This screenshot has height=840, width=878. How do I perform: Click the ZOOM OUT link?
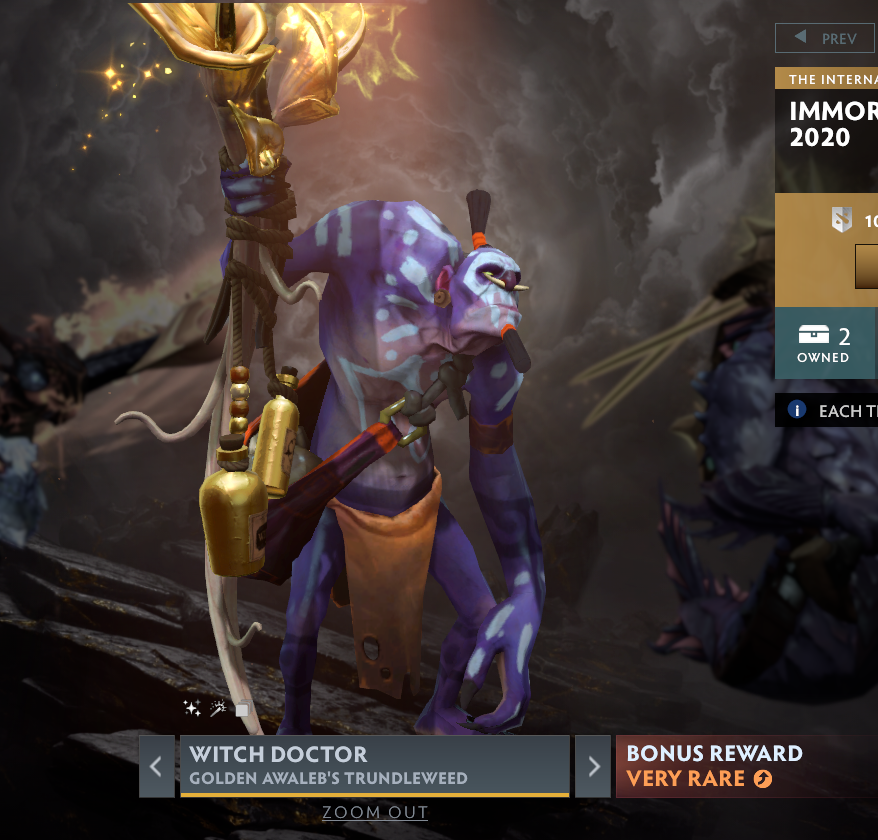tap(375, 813)
